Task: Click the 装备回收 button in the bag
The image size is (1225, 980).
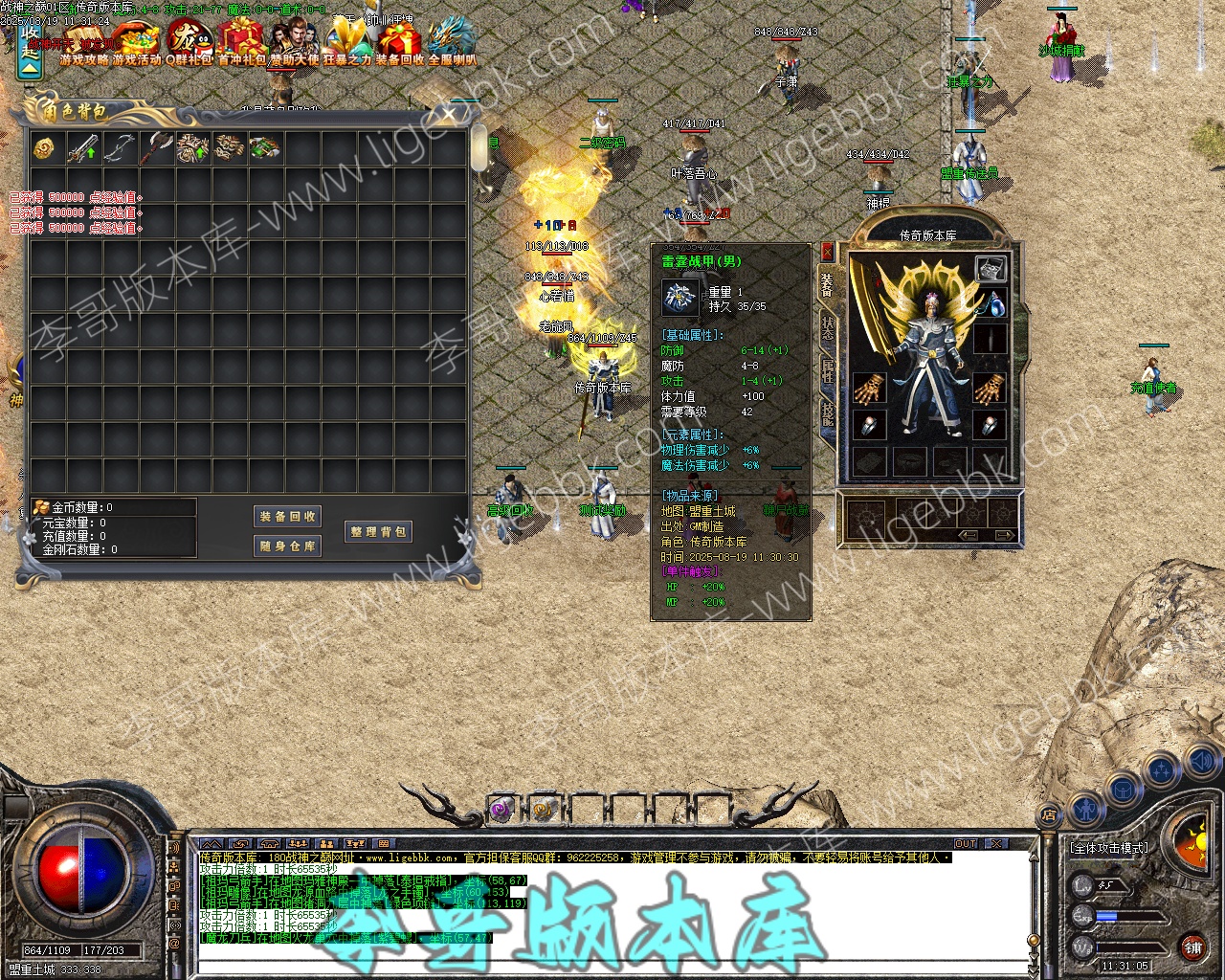Action: 288,516
